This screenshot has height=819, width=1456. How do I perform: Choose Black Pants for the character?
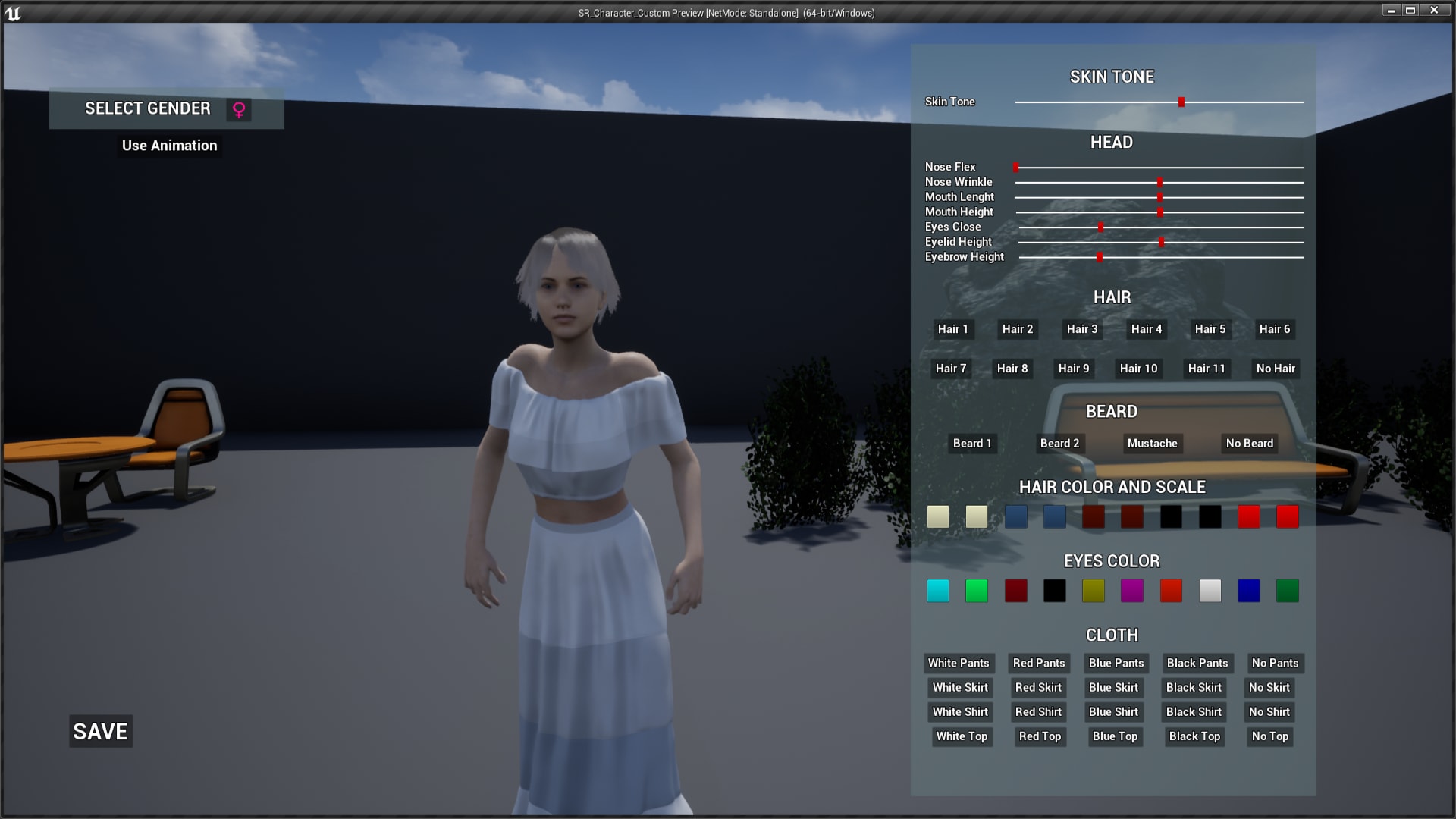point(1197,663)
